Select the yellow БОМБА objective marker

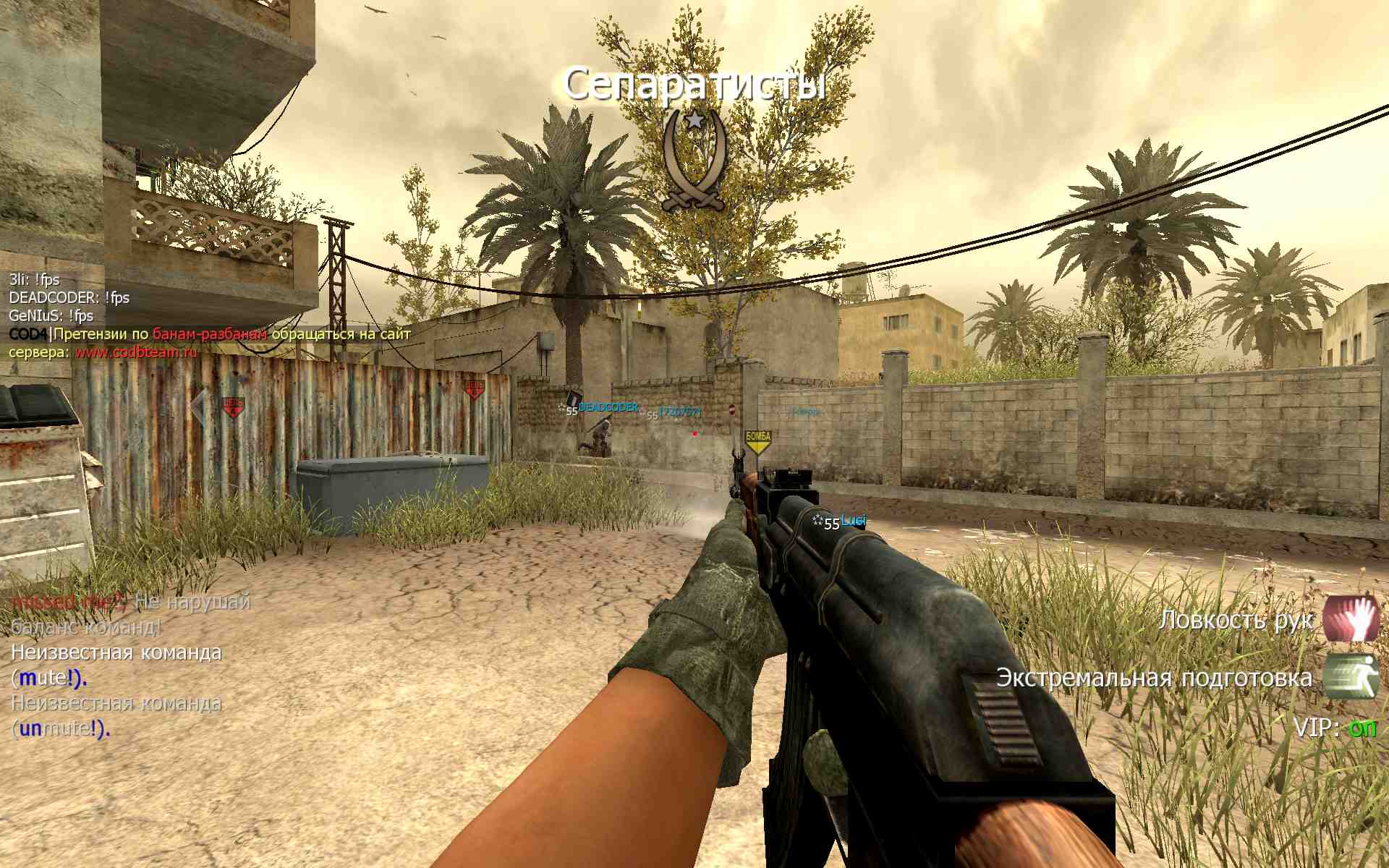click(x=758, y=441)
